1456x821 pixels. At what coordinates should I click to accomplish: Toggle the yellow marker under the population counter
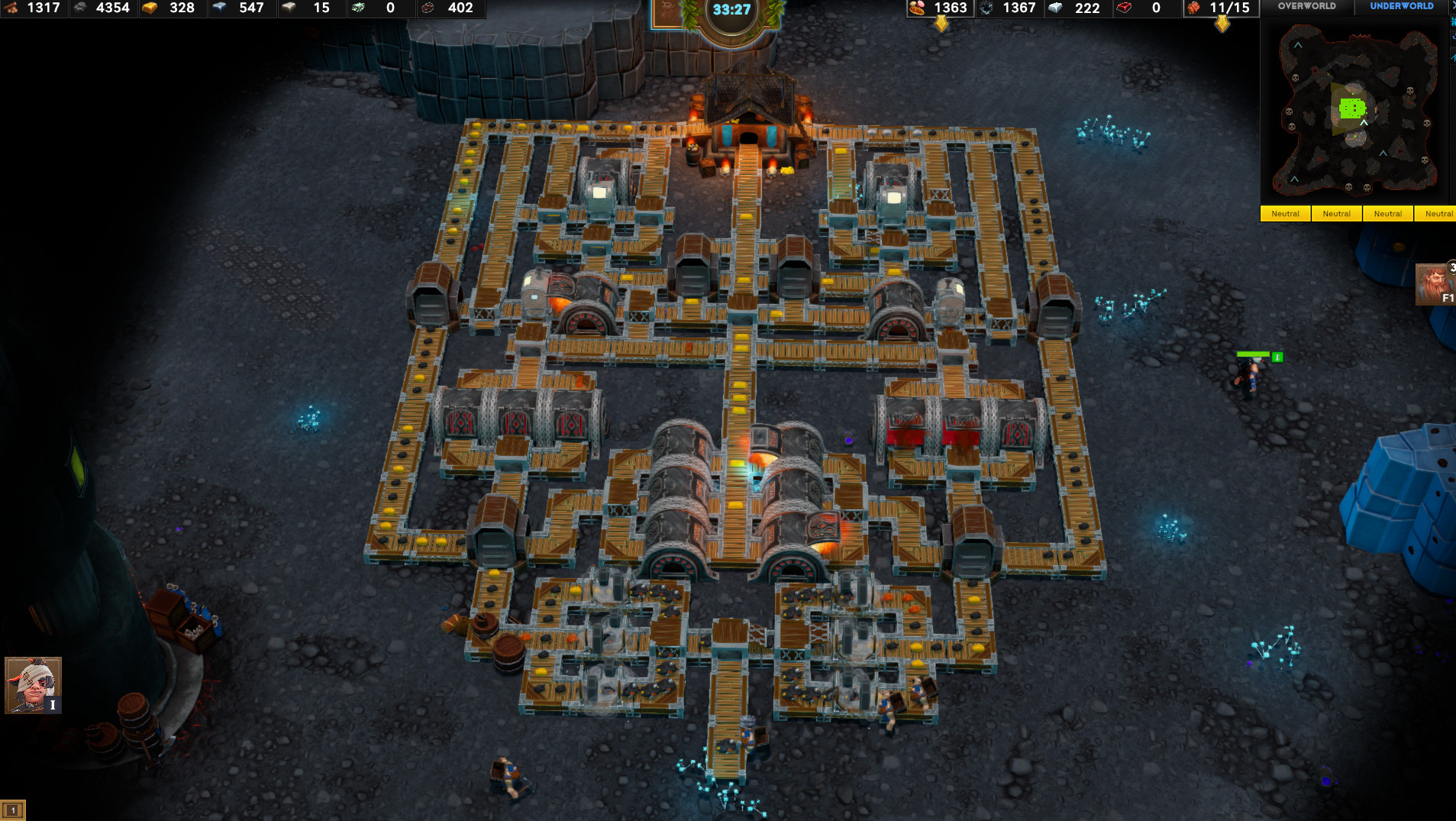coord(1223,24)
